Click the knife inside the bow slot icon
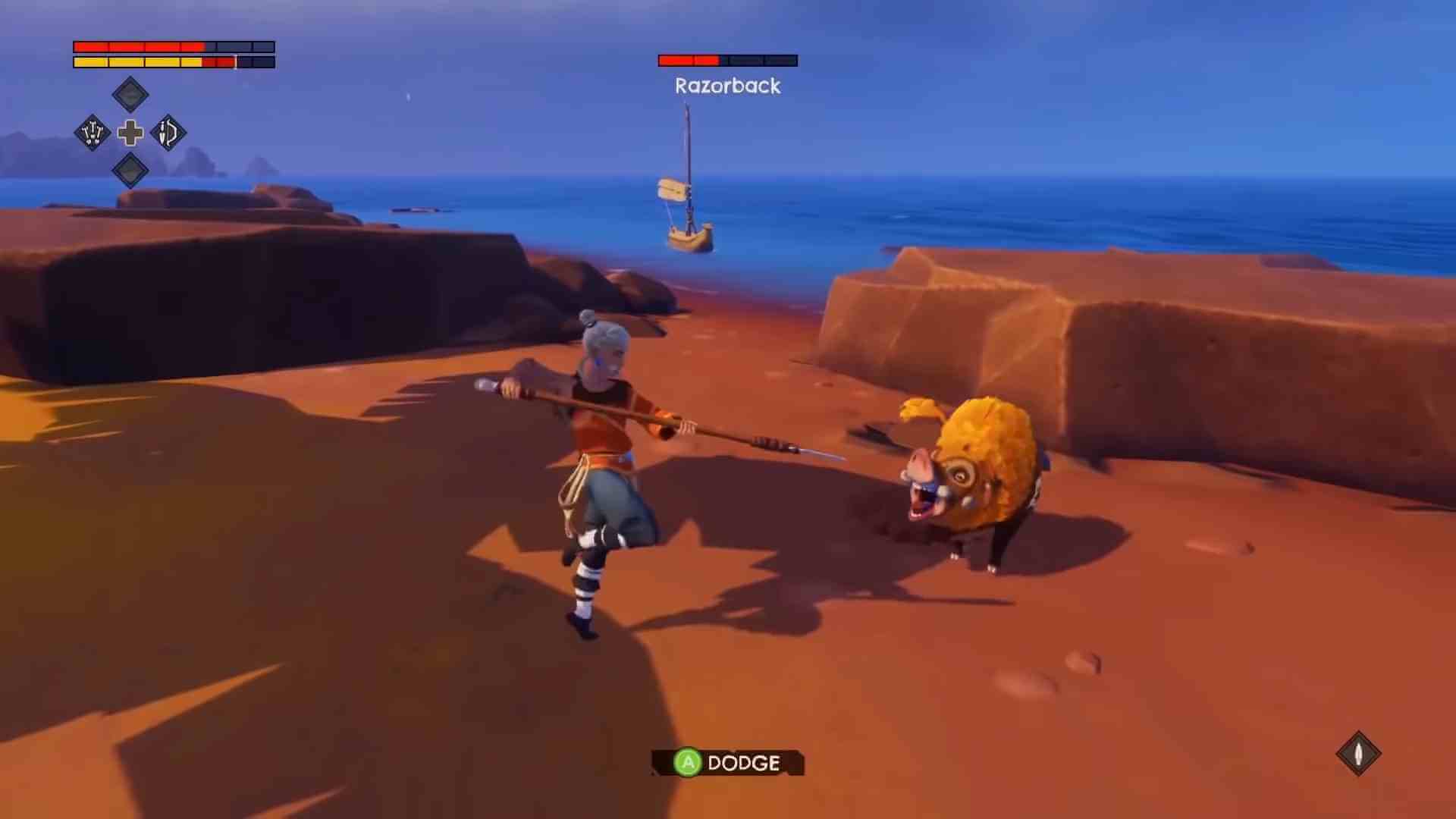 [163, 130]
